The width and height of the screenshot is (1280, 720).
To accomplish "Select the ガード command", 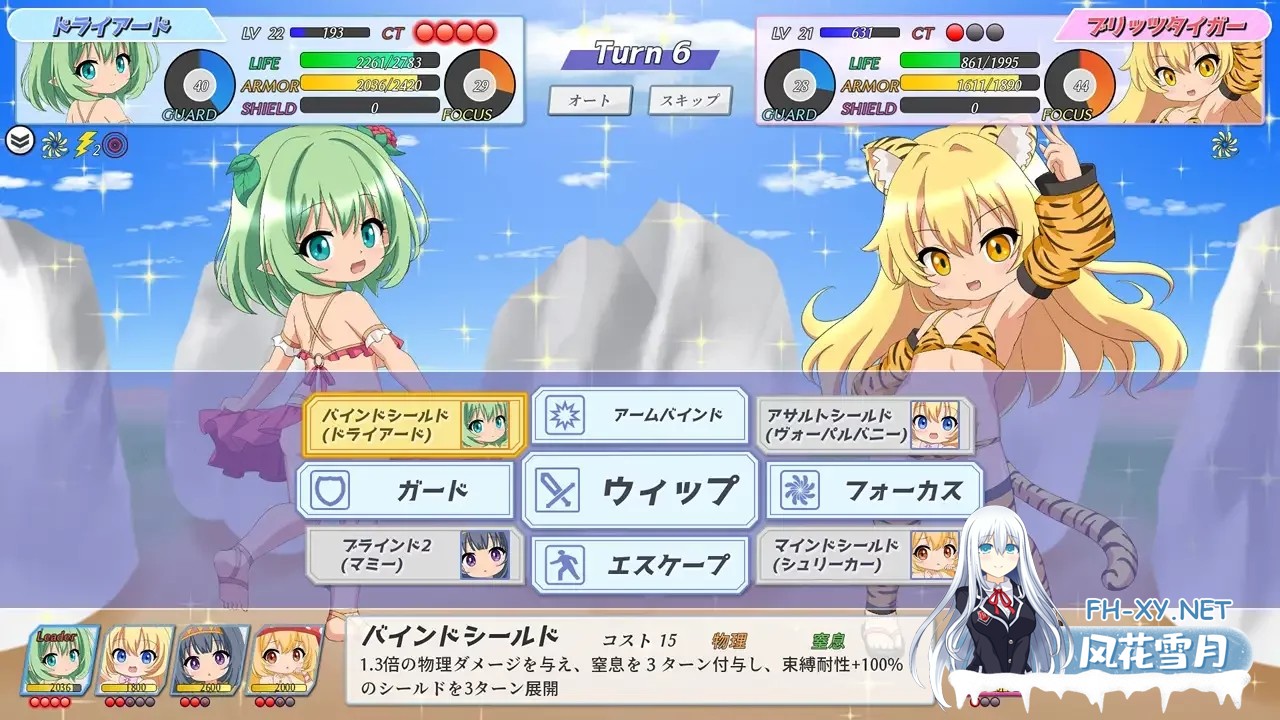I will 405,491.
